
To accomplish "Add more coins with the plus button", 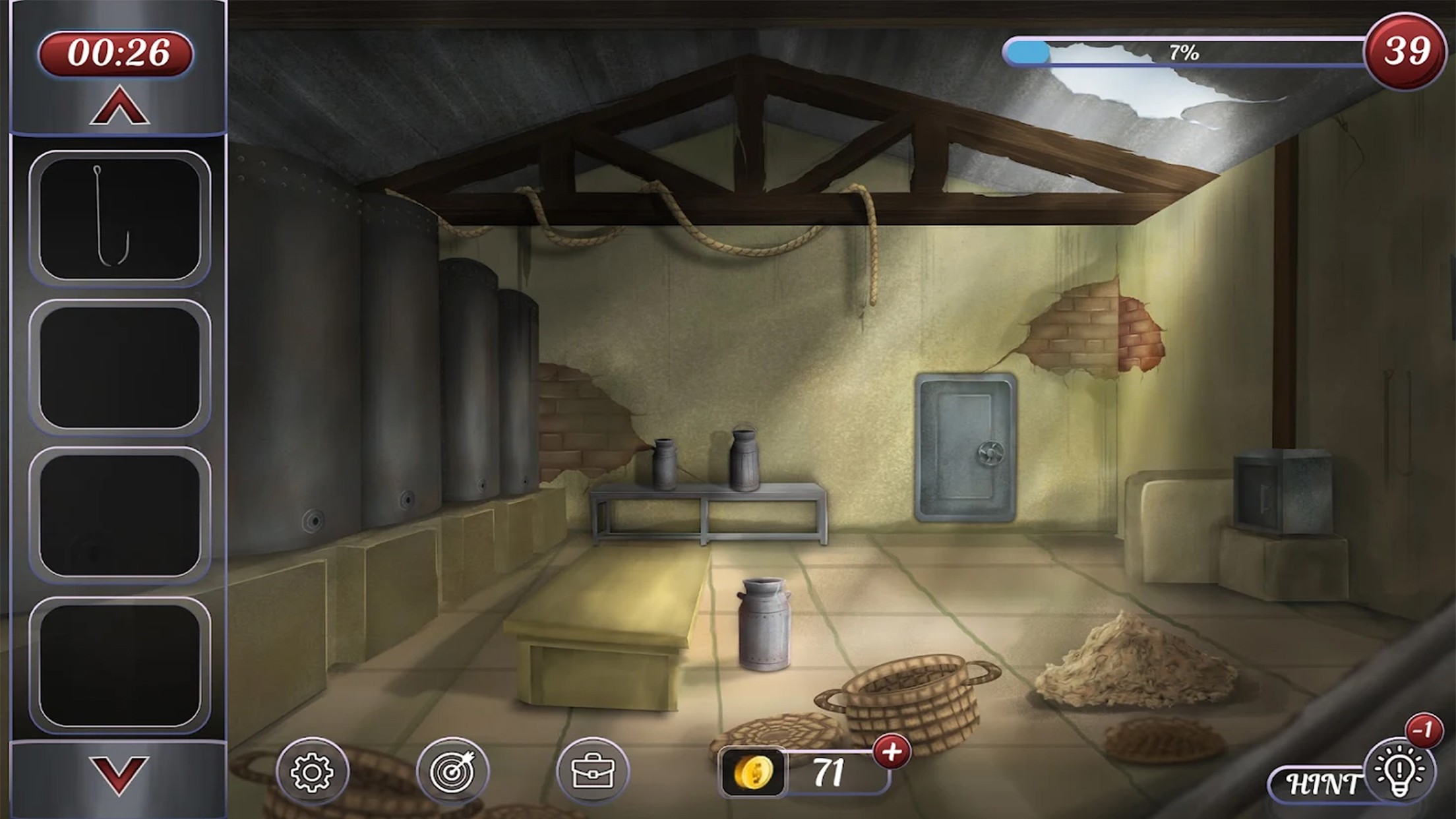I will tap(892, 752).
